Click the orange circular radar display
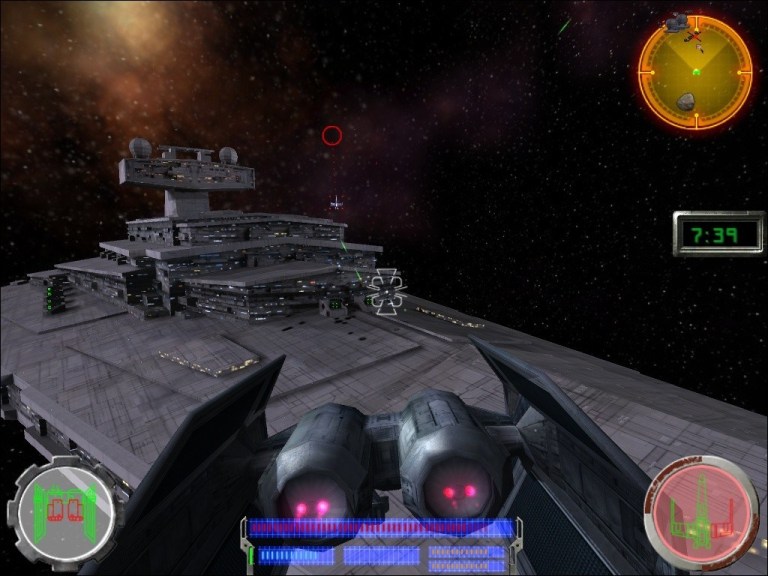Viewport: 768px width, 576px height. tap(695, 71)
